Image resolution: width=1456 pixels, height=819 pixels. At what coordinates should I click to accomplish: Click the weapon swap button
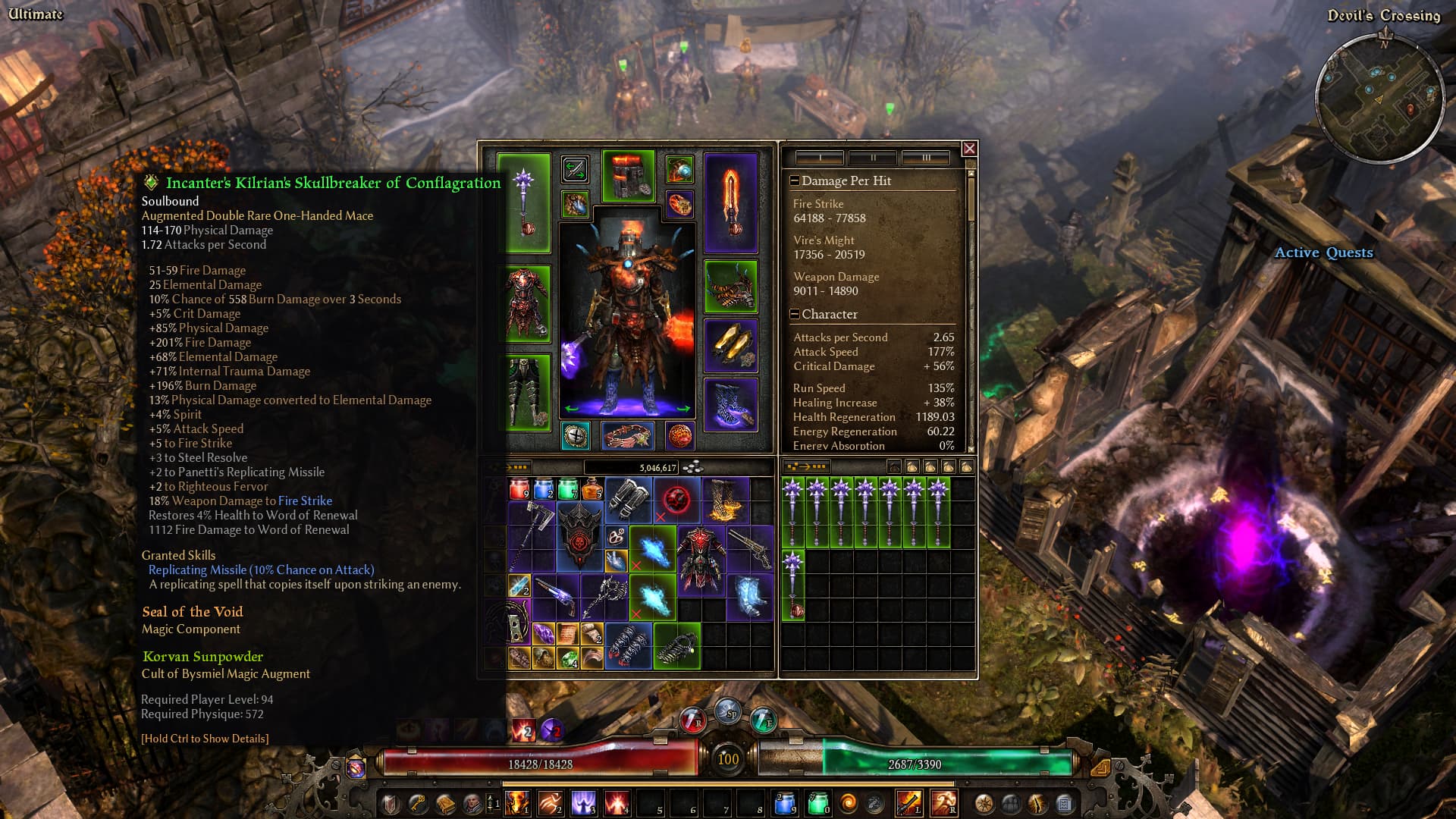tap(575, 169)
